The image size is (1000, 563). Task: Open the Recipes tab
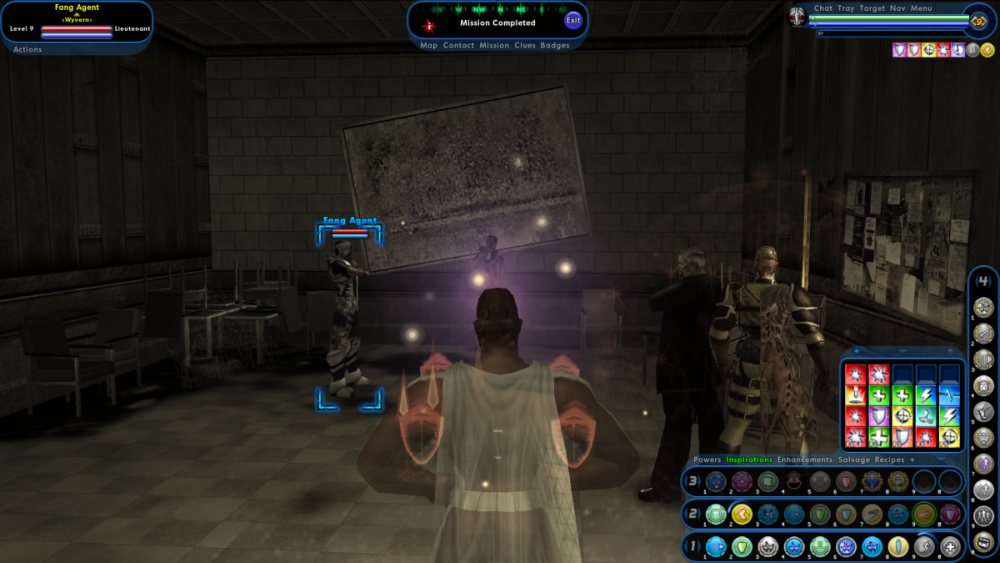pyautogui.click(x=889, y=460)
